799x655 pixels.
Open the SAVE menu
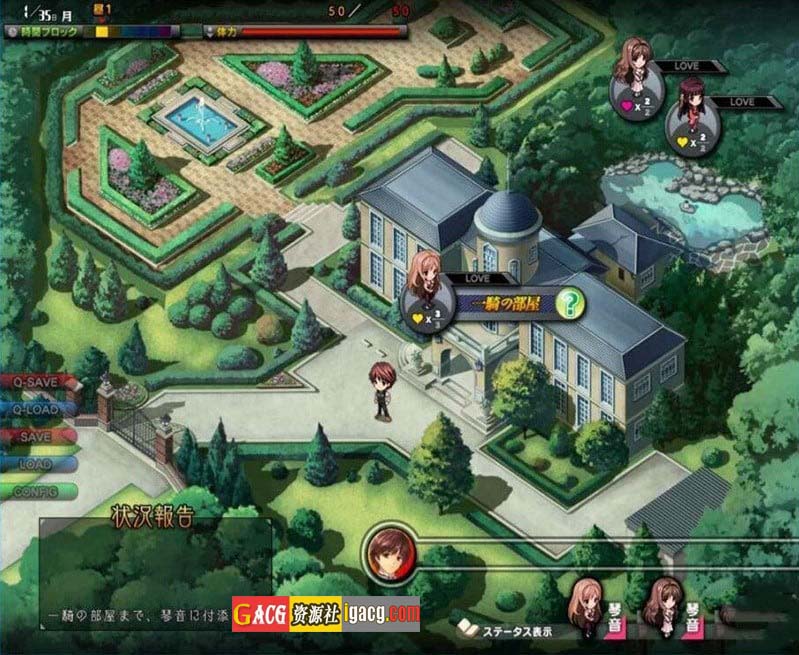click(37, 436)
